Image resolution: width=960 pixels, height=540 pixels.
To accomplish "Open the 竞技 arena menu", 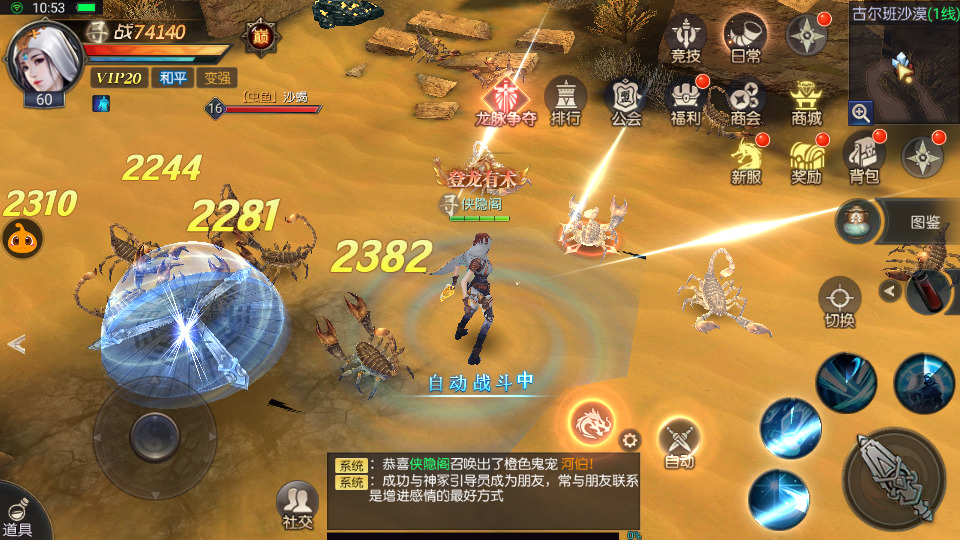I will [x=685, y=40].
